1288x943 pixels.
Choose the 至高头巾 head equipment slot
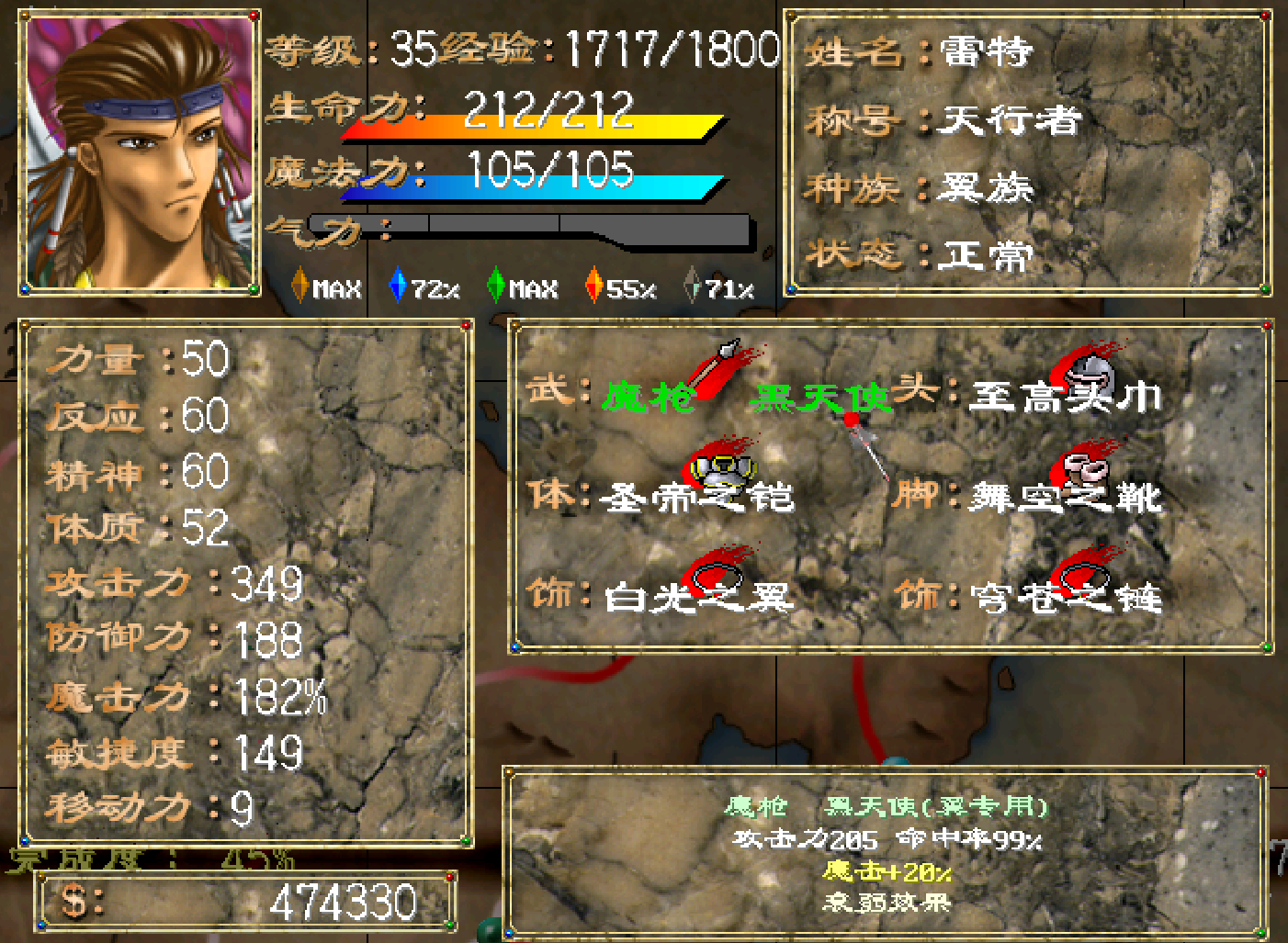pos(1064,396)
